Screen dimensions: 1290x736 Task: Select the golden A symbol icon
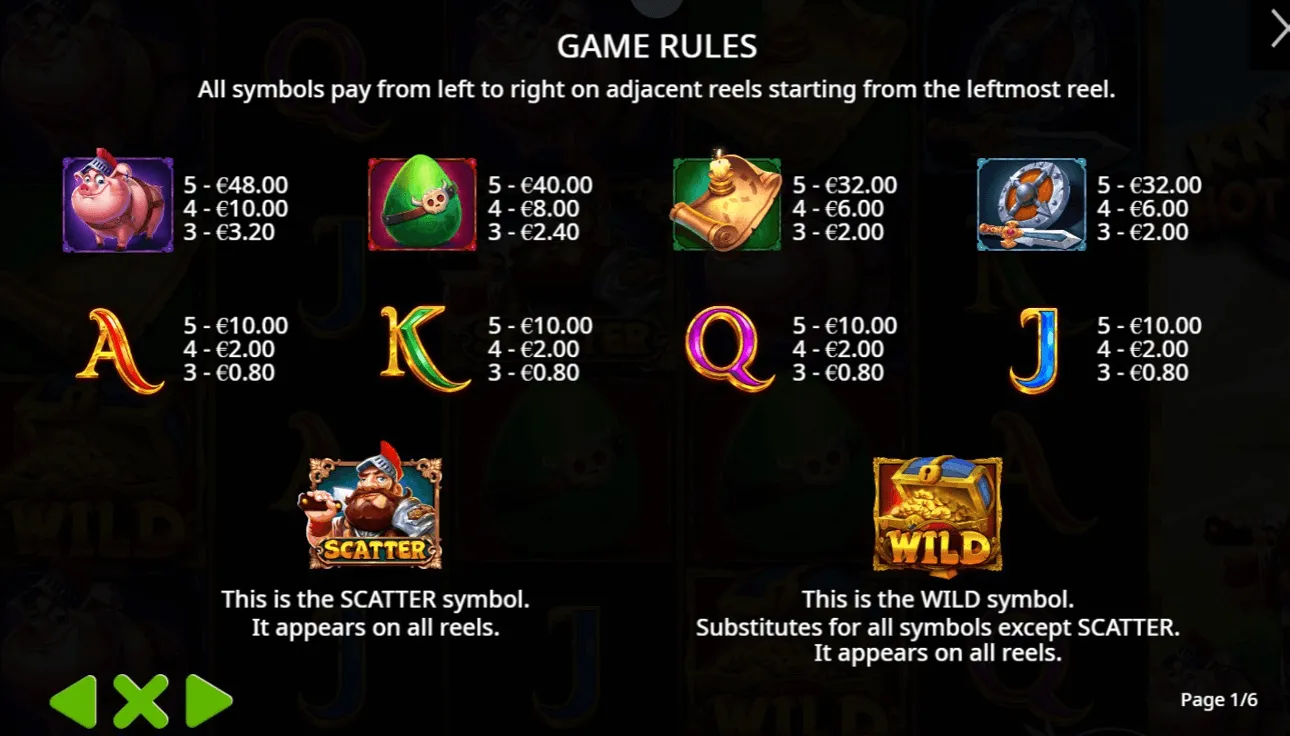(x=118, y=349)
